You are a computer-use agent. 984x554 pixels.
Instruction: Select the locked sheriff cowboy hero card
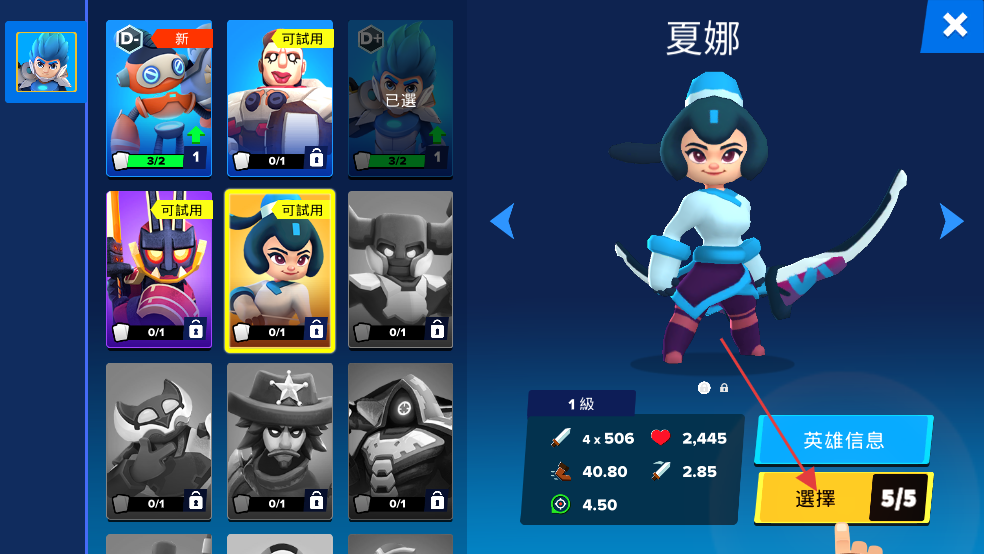280,441
